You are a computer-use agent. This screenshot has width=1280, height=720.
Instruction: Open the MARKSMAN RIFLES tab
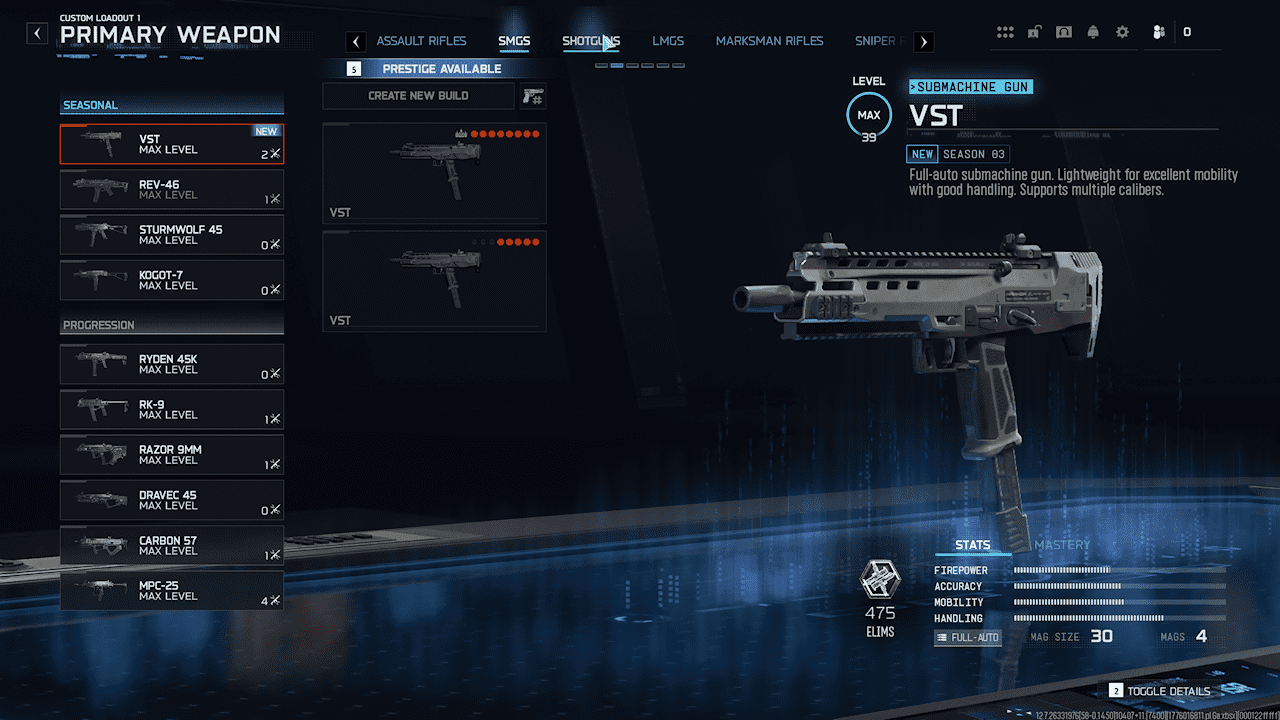(770, 40)
